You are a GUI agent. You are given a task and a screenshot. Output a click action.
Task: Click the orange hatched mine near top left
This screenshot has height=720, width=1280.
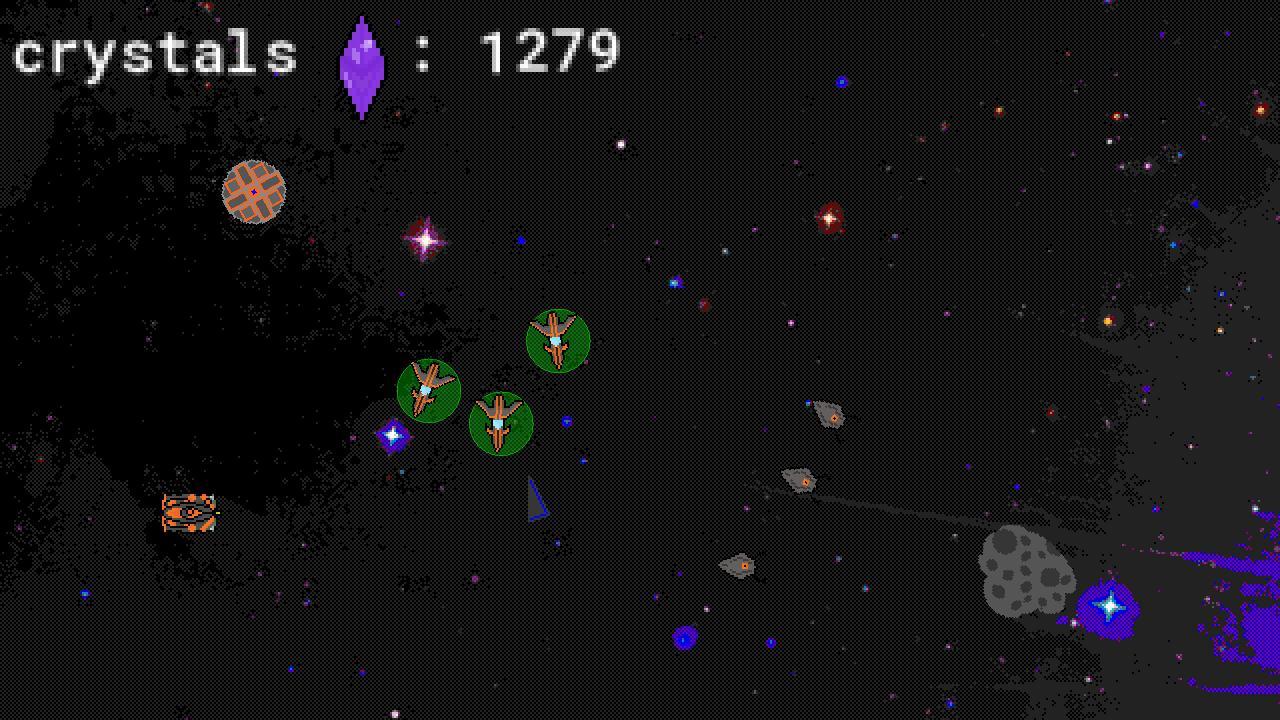click(252, 193)
